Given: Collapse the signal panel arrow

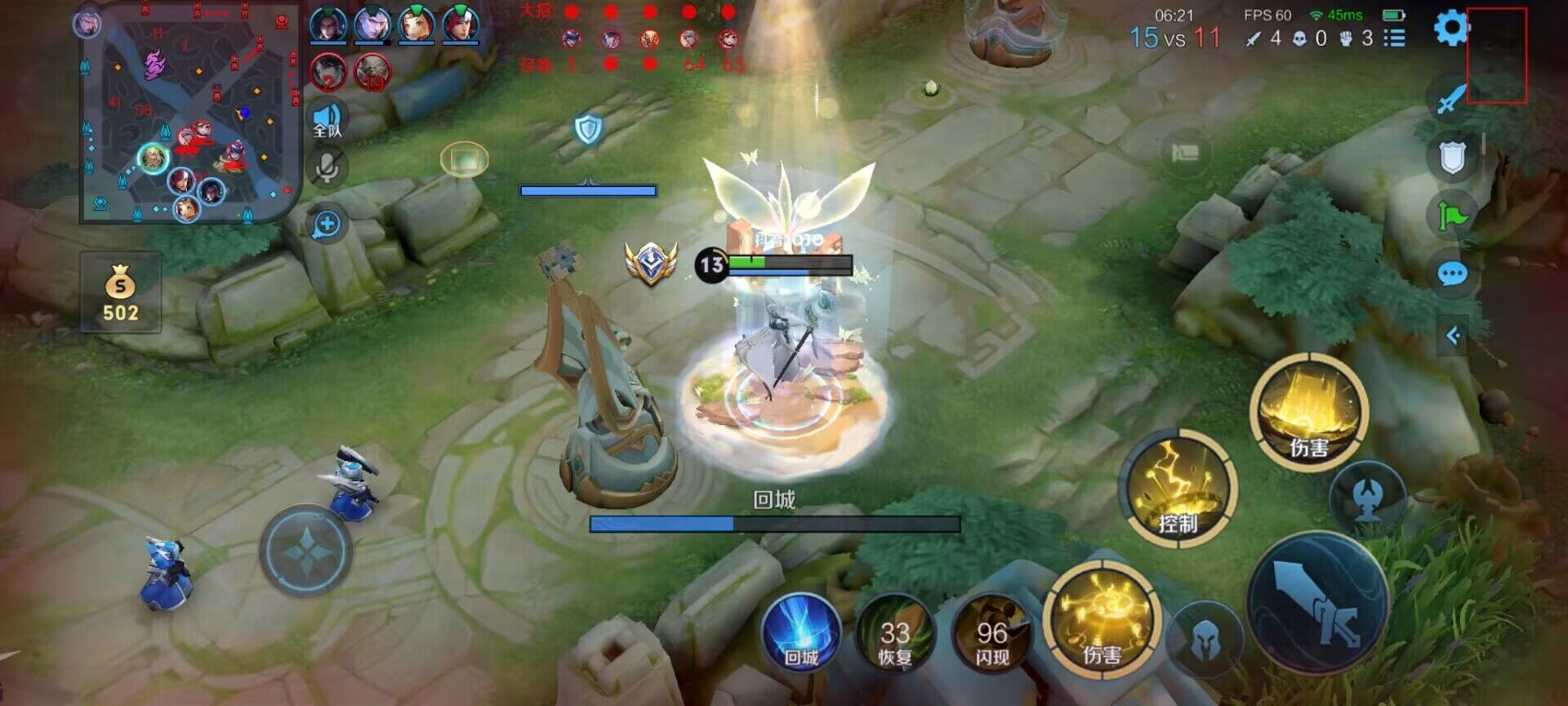Looking at the screenshot, I should click(1453, 335).
